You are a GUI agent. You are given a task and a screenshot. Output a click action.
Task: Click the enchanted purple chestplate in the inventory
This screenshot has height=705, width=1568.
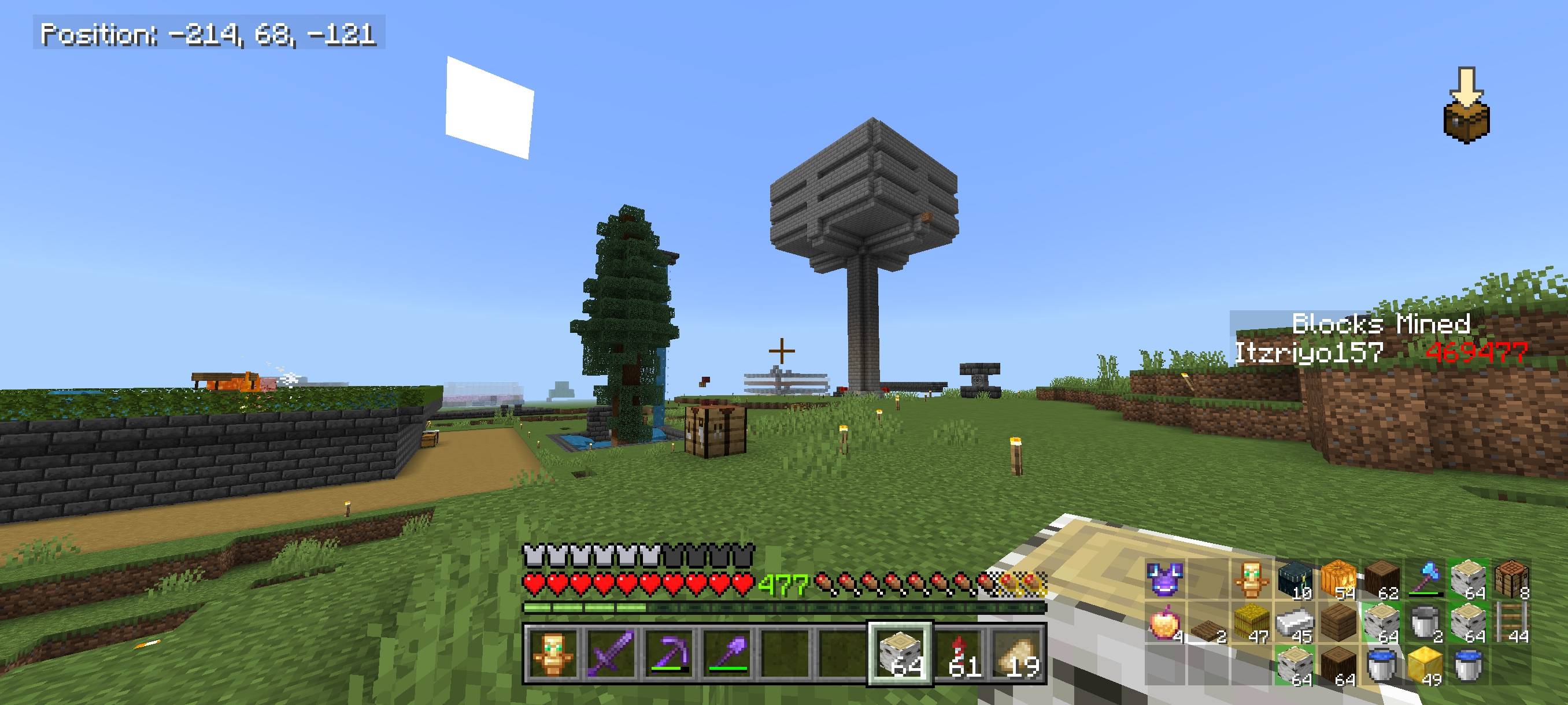coord(1164,581)
